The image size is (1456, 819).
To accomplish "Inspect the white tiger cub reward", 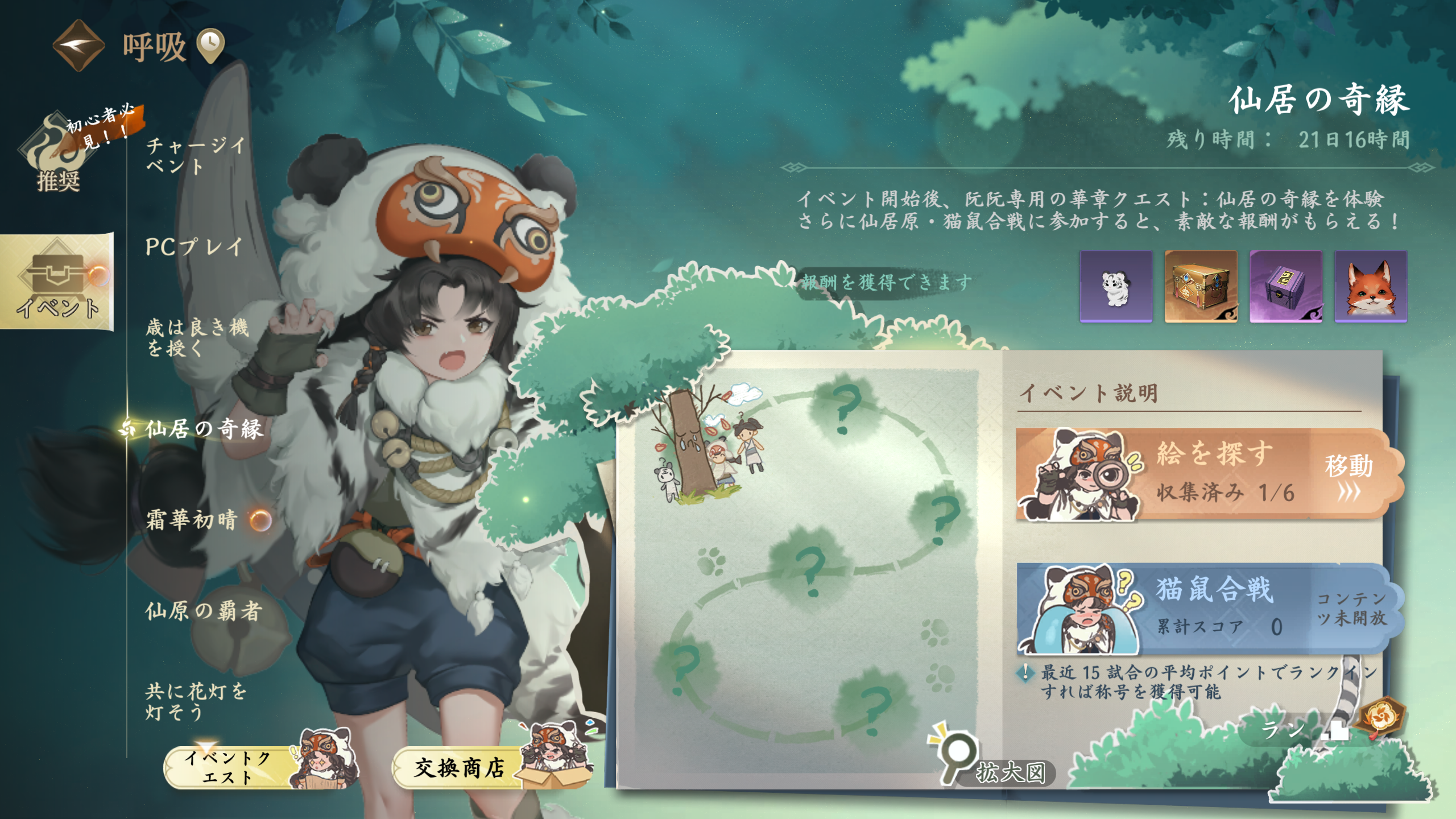I will pyautogui.click(x=1116, y=286).
